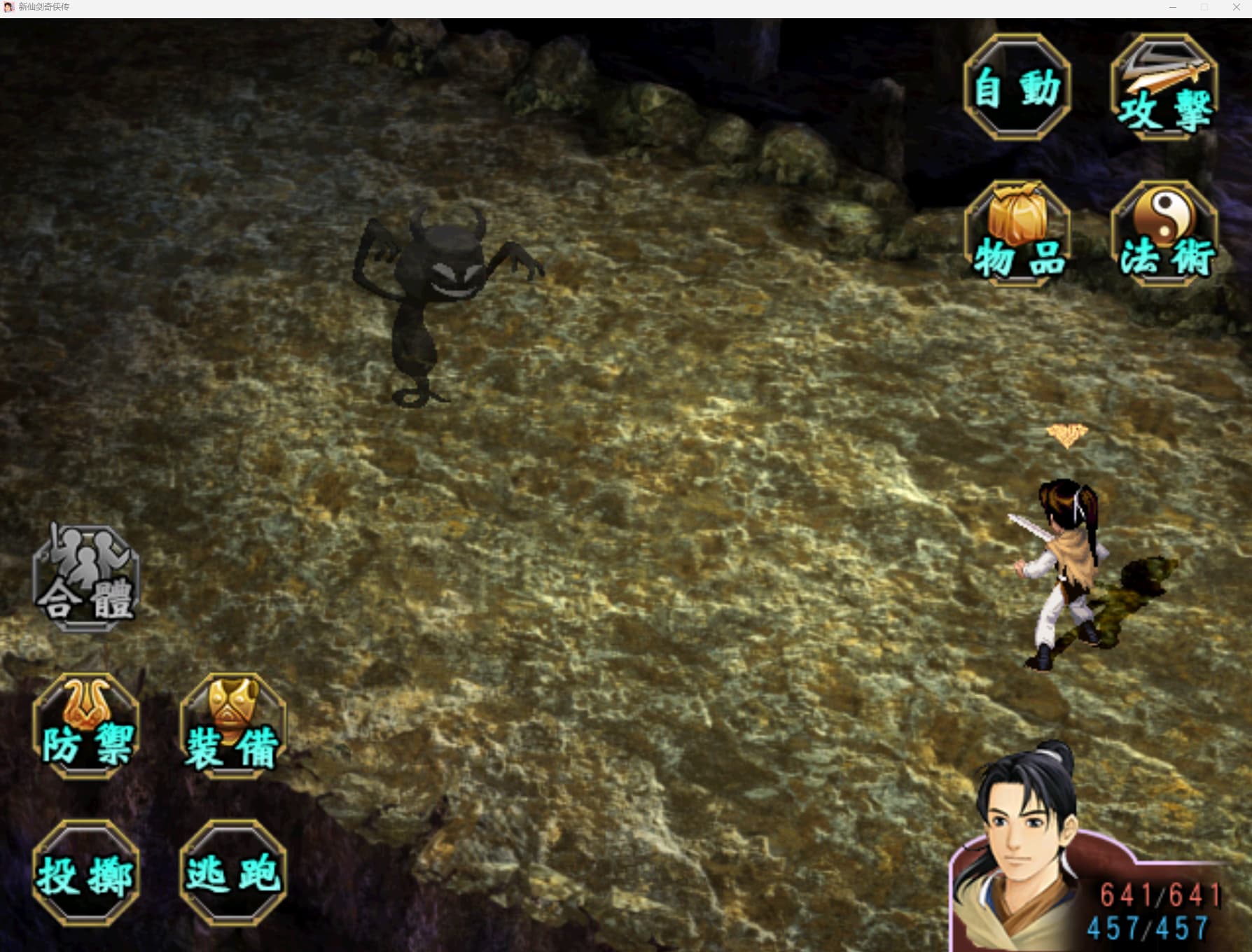Select the 合體 combined attack button
Screen dimensions: 1252x952
86,579
